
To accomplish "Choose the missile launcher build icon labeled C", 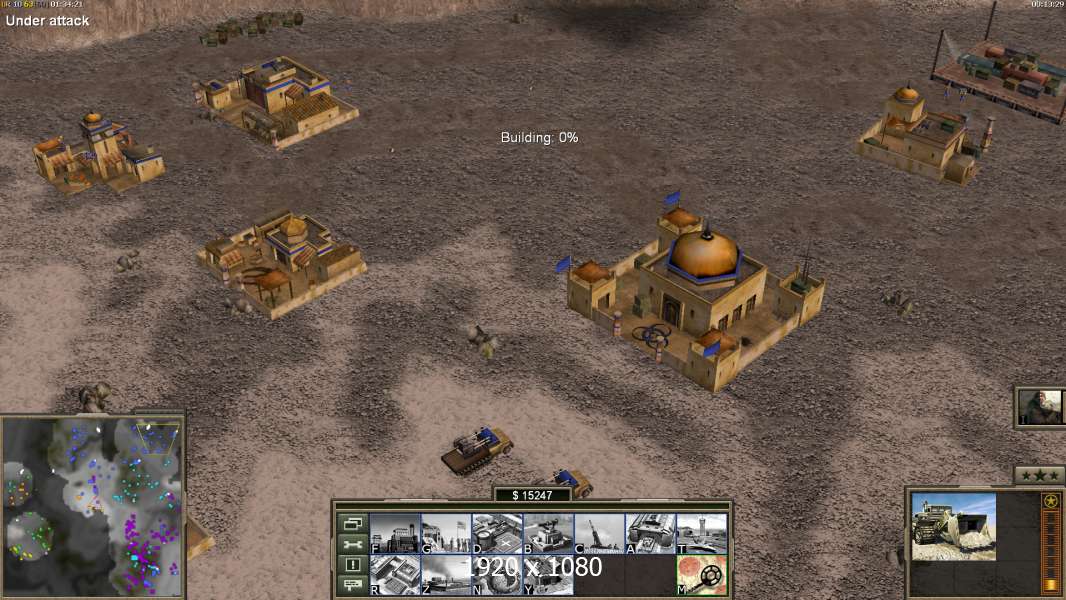I will point(599,533).
